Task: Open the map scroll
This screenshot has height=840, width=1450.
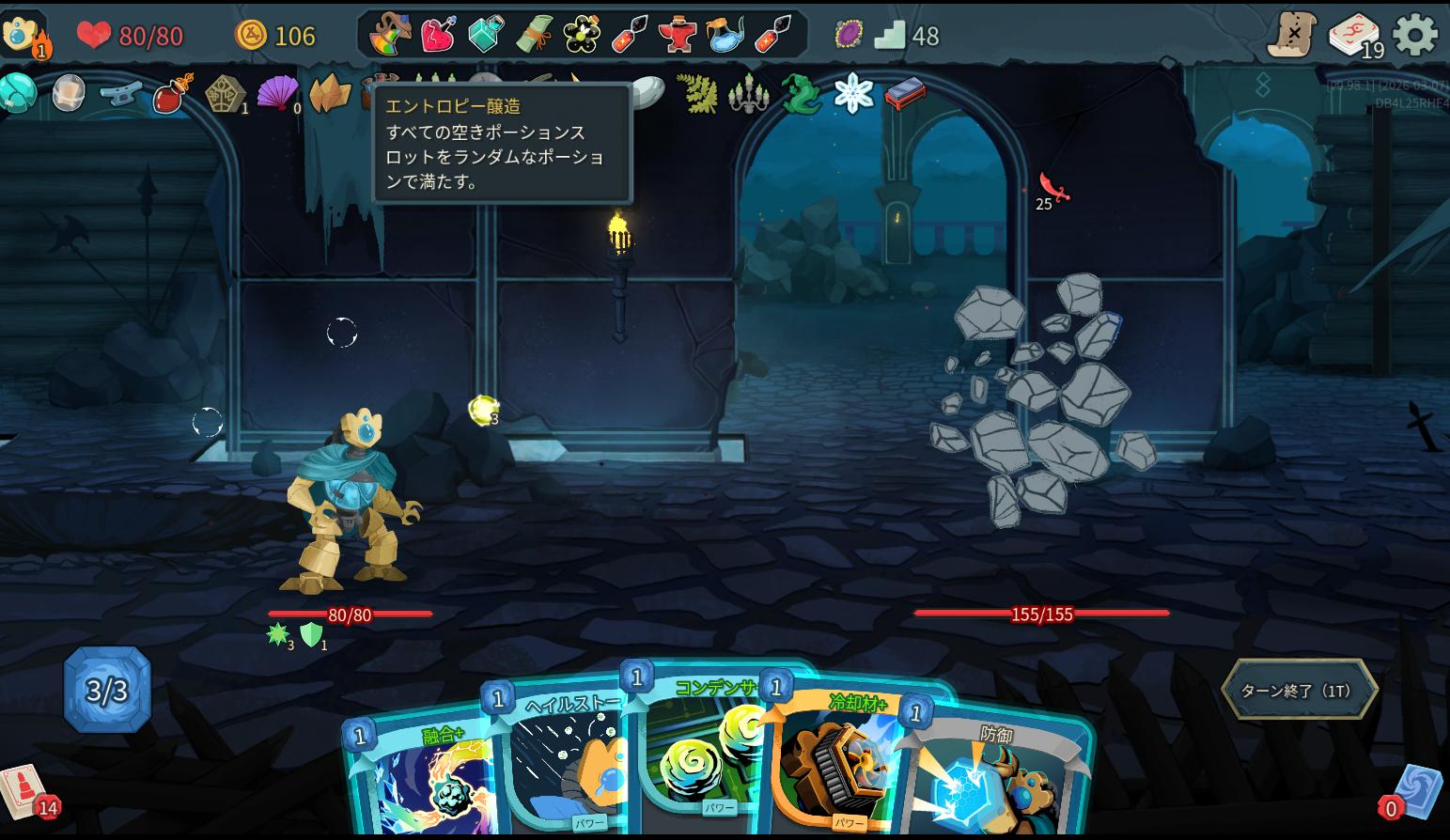Action: click(1291, 36)
